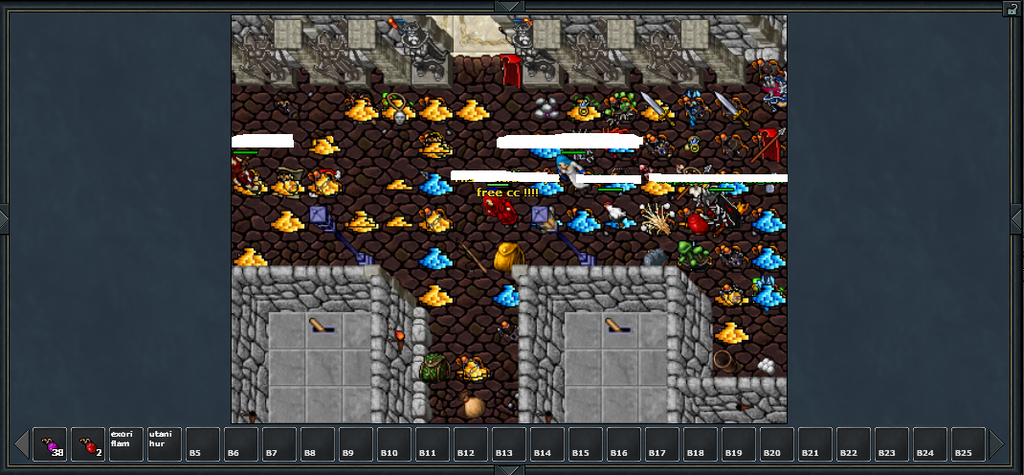This screenshot has height=475, width=1024.
Task: Show next action bar slots with right arrow
Action: pos(997,444)
